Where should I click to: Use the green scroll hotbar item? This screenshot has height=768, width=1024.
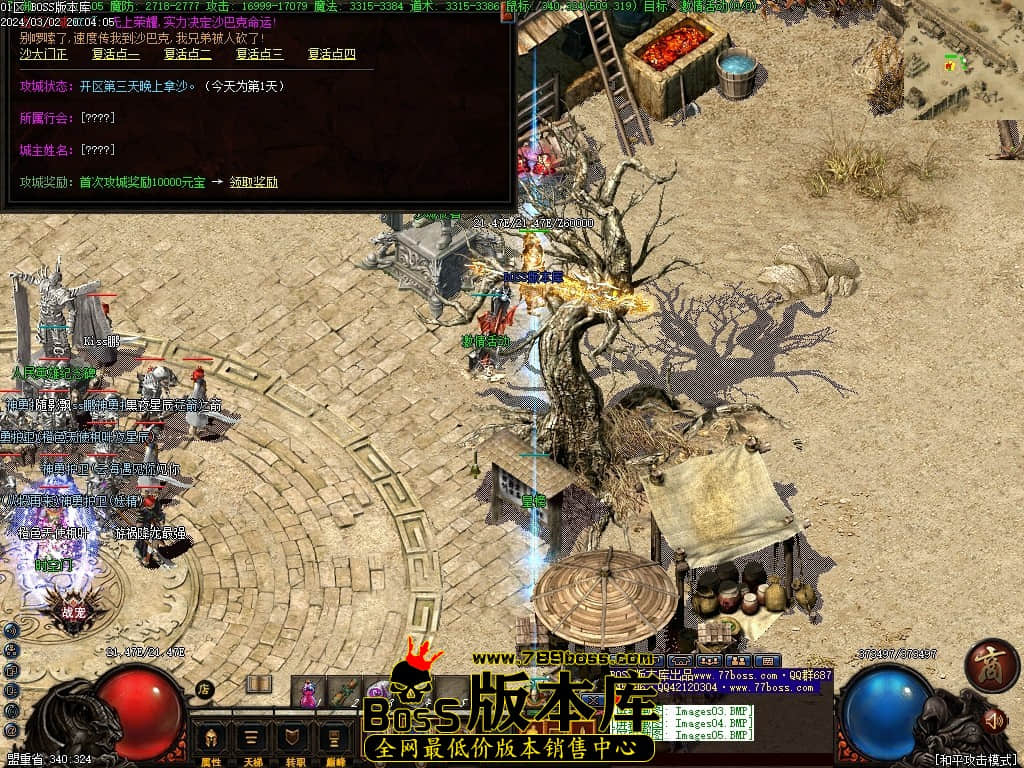click(x=344, y=692)
